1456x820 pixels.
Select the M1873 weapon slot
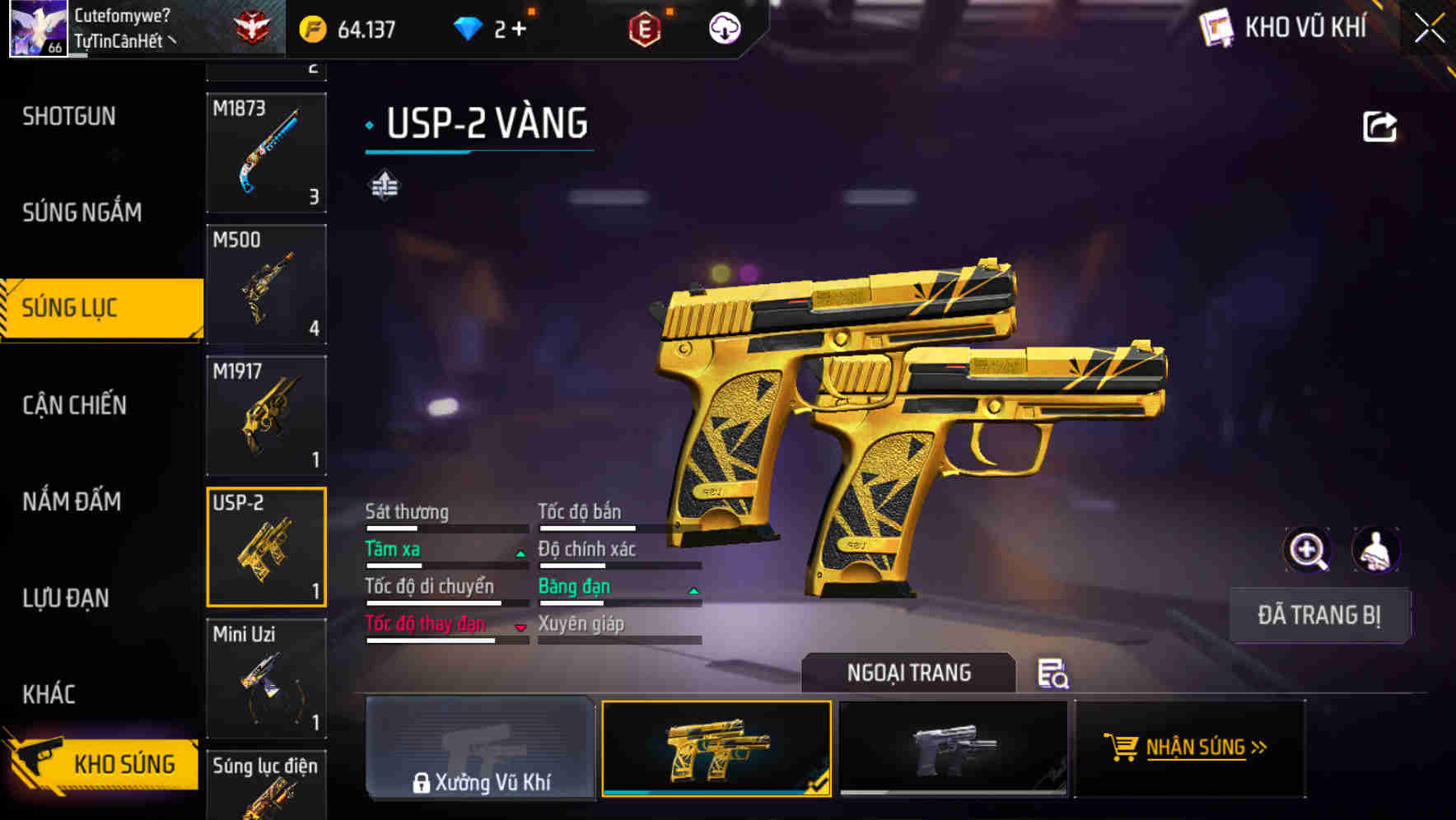click(x=266, y=153)
